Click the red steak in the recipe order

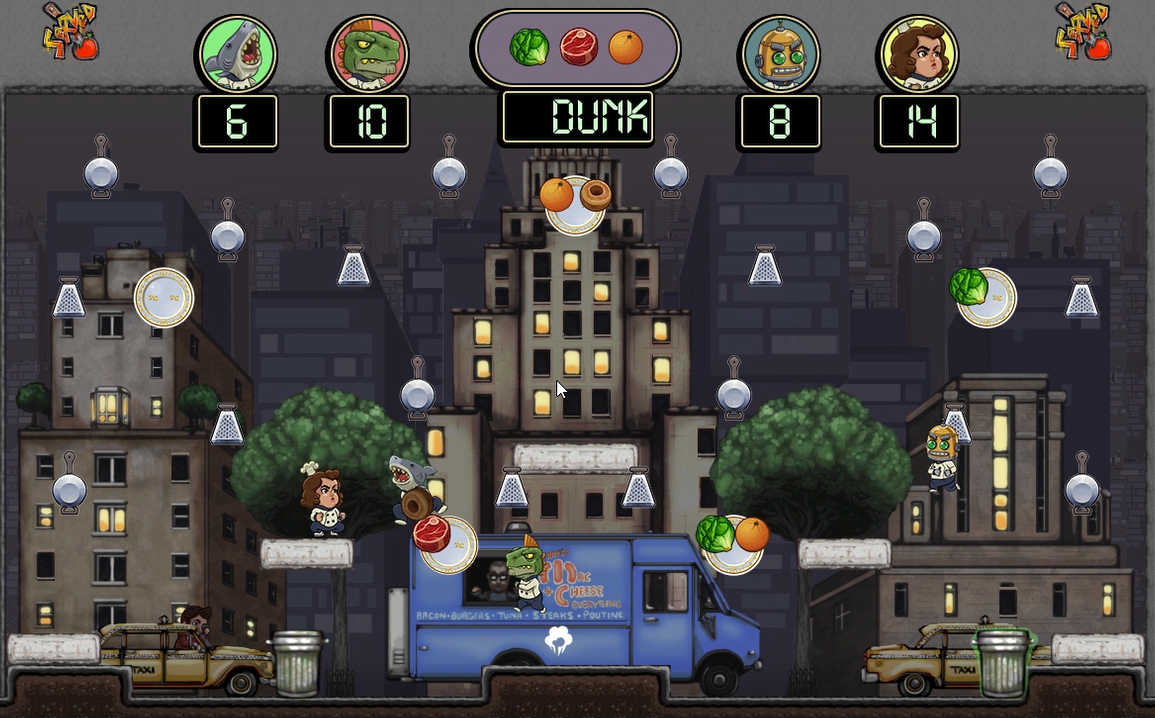[x=578, y=47]
